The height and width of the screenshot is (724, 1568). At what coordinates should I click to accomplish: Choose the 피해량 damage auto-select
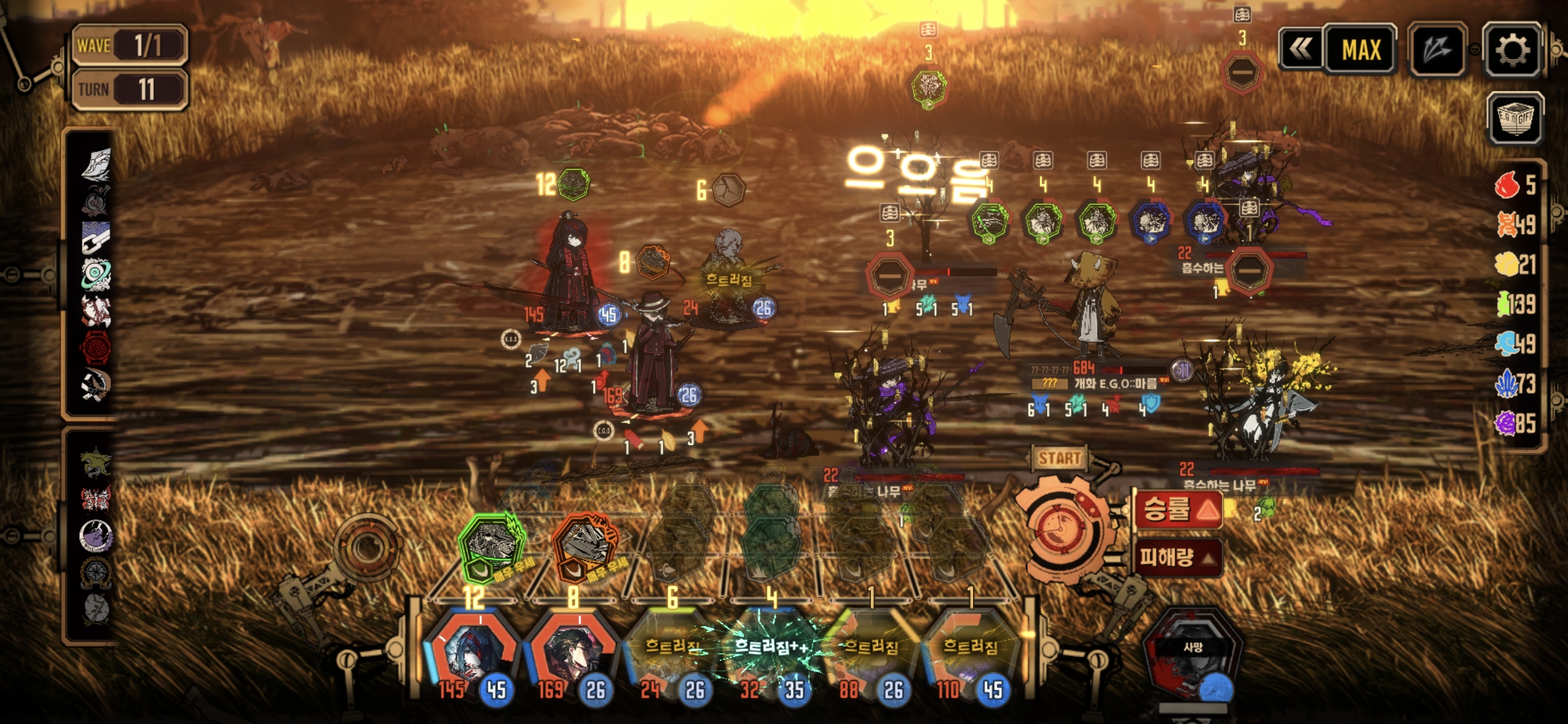click(x=1177, y=556)
